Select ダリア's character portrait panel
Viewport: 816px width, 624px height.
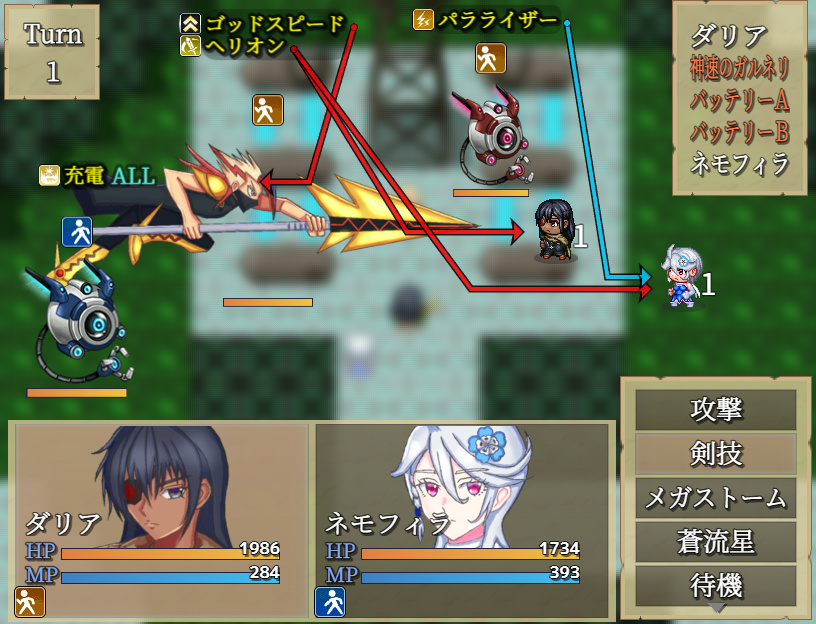click(x=161, y=520)
